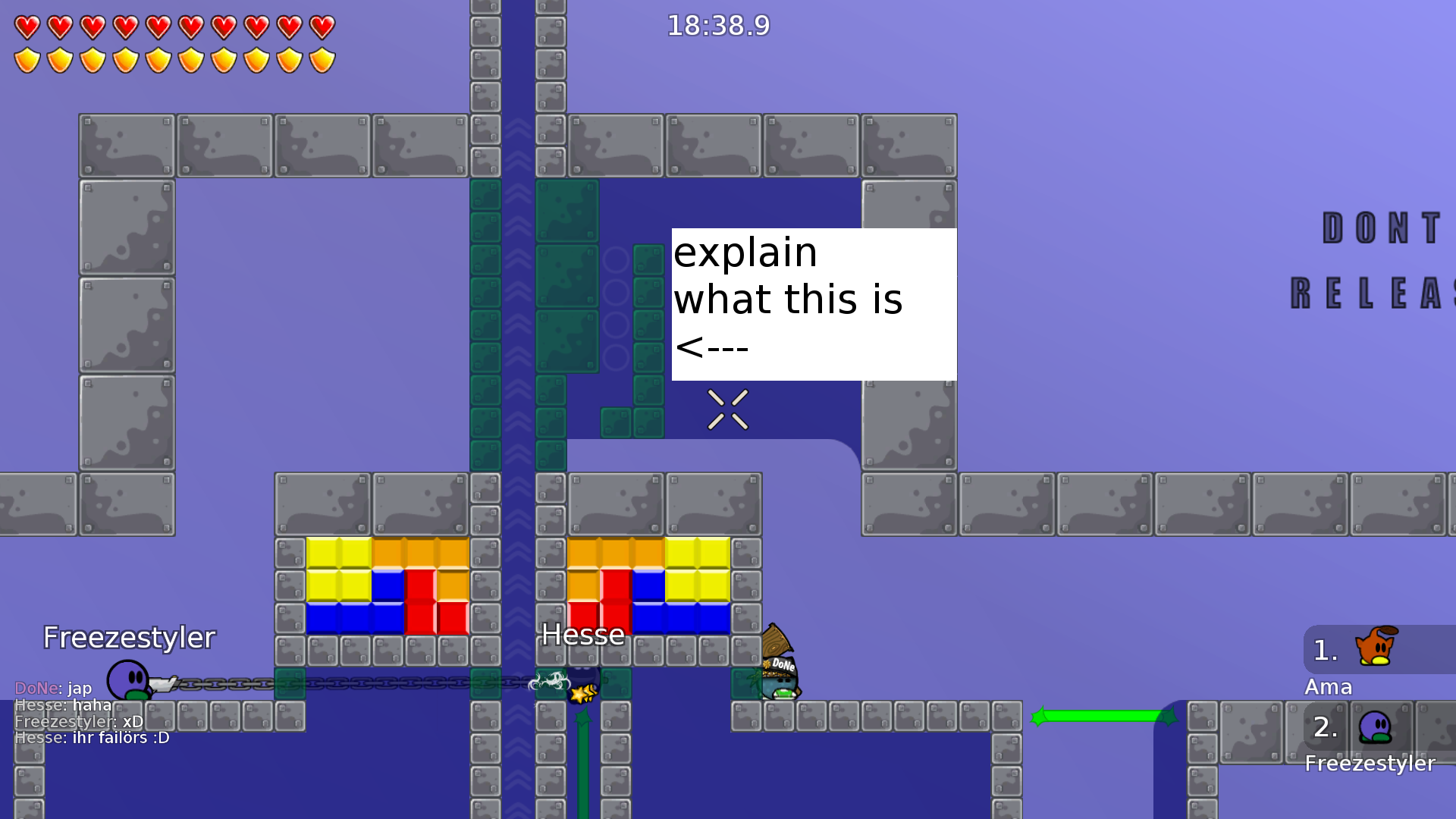Screen dimensions: 1456x819
Task: Click the player name label Hesse
Action: pos(582,635)
